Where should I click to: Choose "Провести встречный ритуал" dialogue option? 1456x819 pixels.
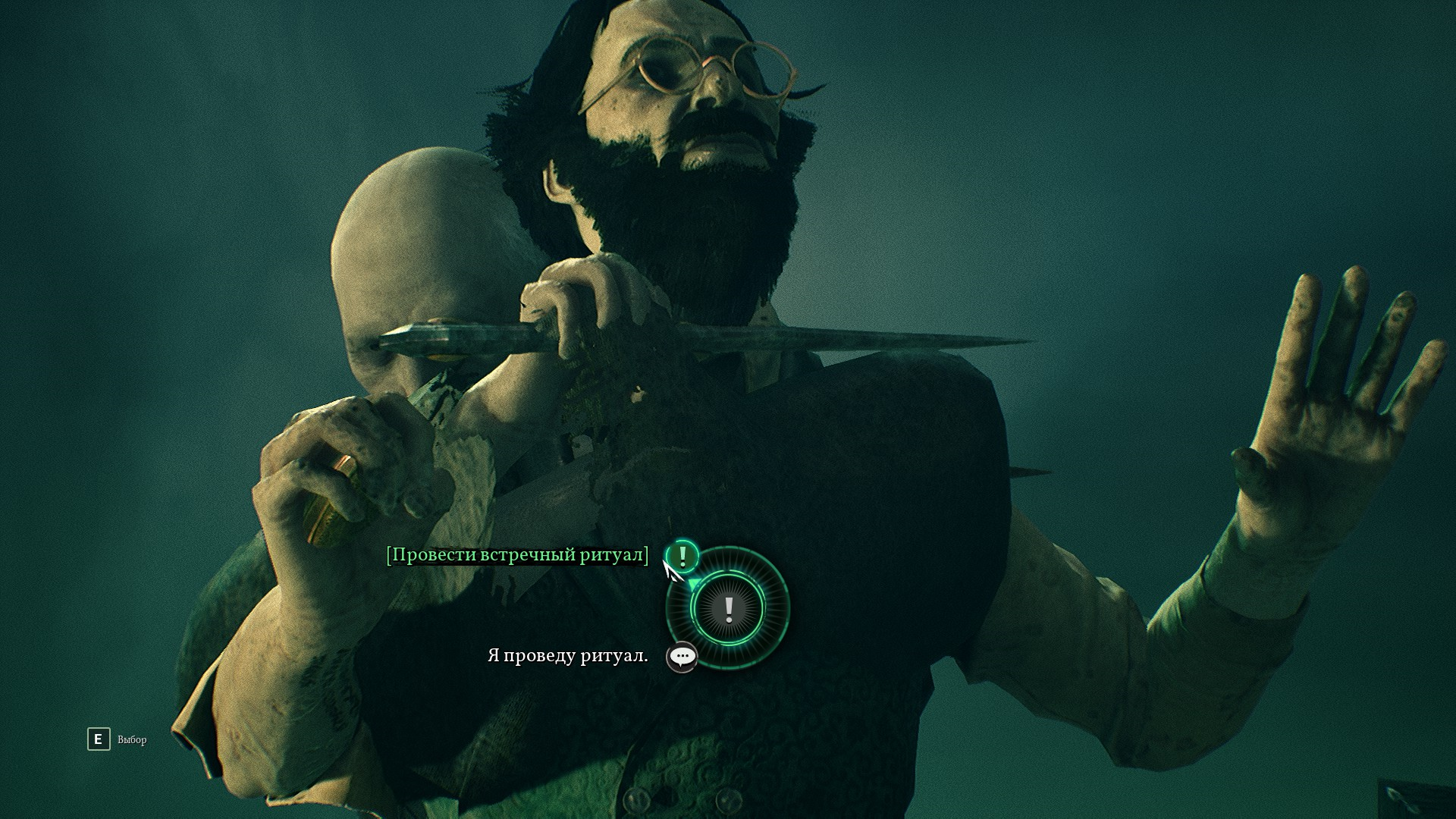[517, 555]
